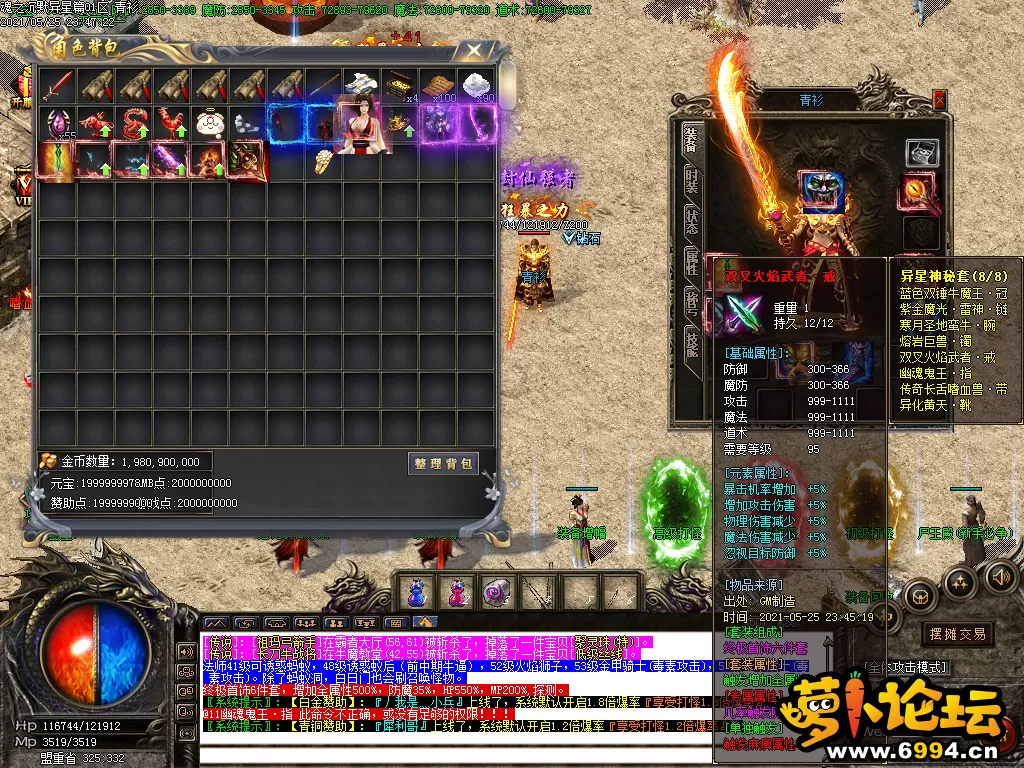Viewport: 1024px width, 768px height.
Task: Use the blue potion in the hotbar
Action: (416, 592)
